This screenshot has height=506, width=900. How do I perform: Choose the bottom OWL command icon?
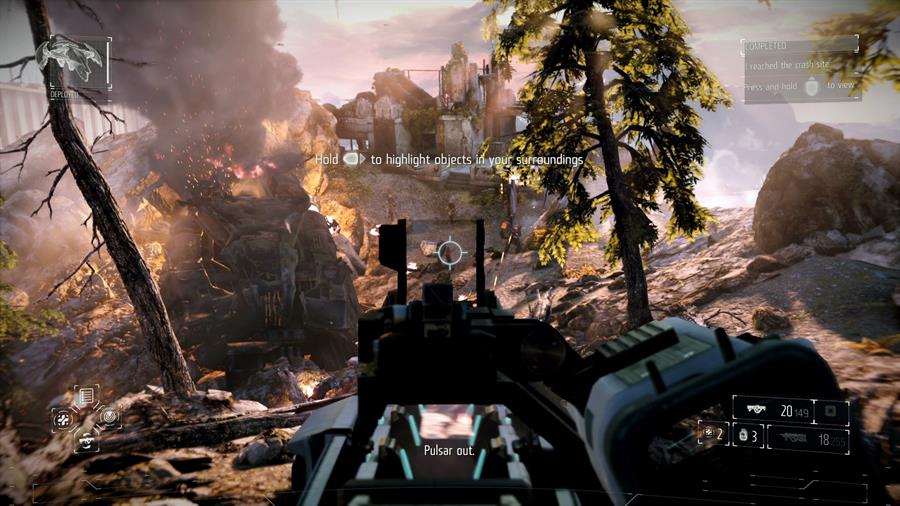click(86, 438)
